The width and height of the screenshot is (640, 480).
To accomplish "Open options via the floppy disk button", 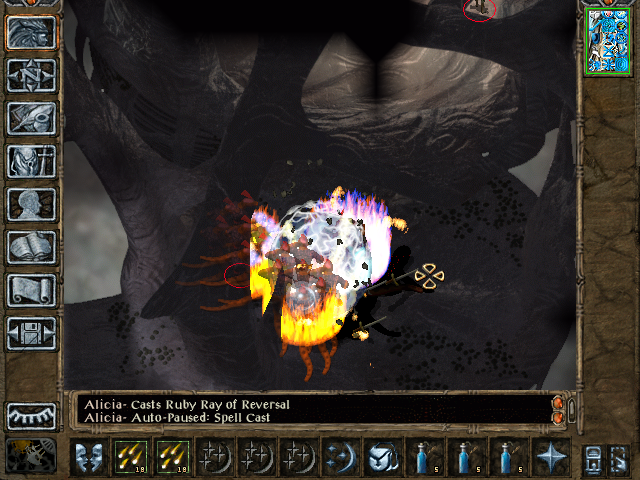I will coord(31,334).
